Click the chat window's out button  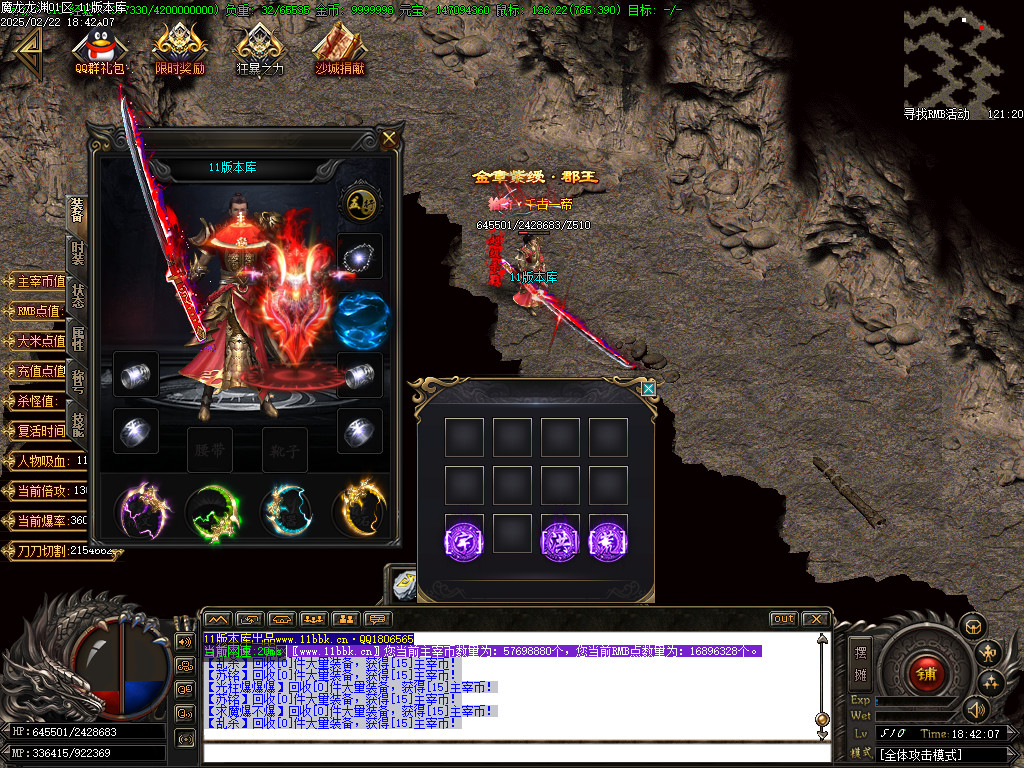tap(784, 619)
